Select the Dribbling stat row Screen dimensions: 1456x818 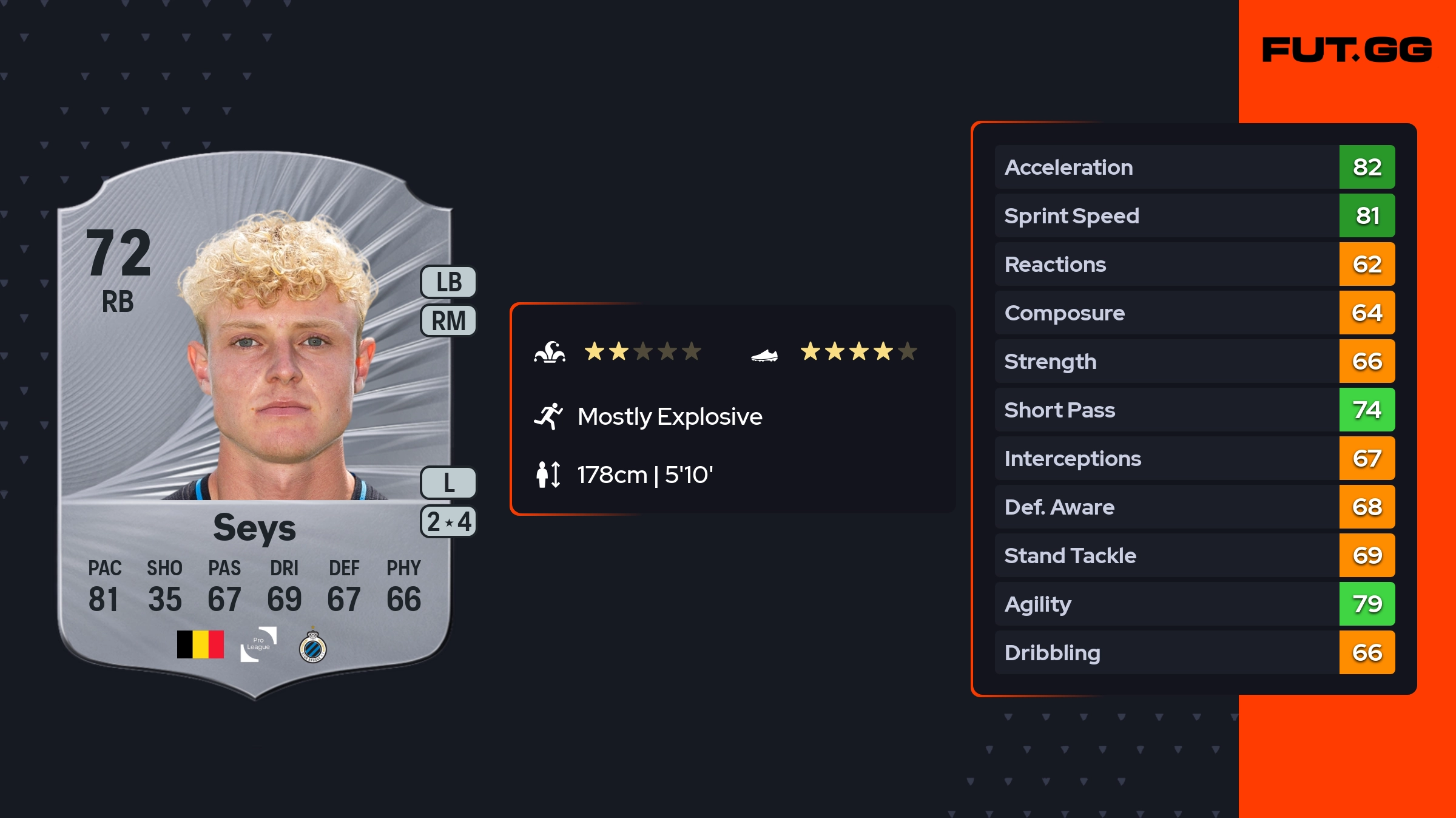coord(1194,652)
